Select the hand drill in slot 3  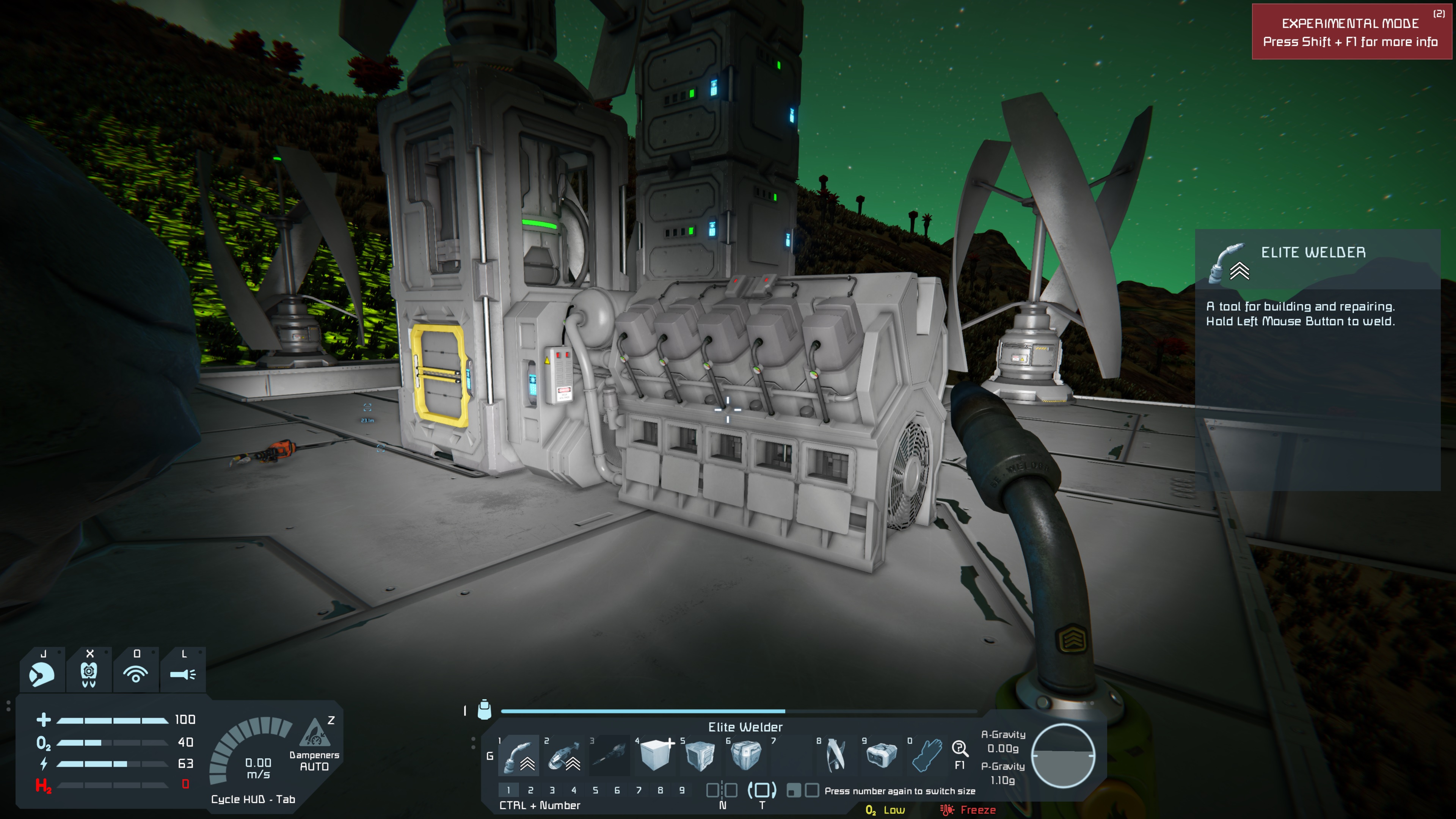pos(609,756)
